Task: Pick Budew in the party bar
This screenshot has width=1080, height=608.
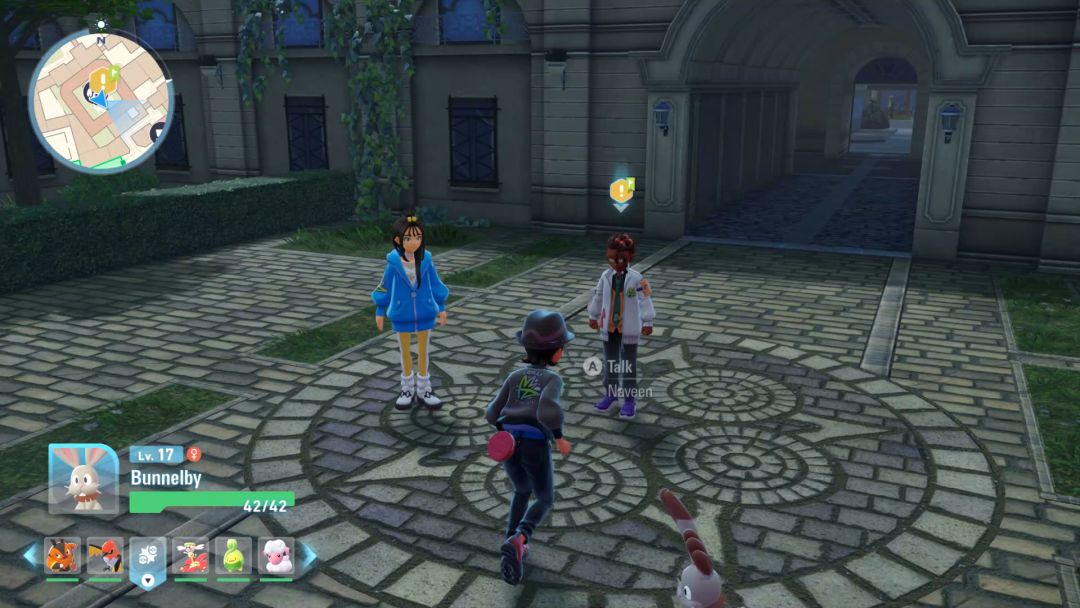Action: 233,555
